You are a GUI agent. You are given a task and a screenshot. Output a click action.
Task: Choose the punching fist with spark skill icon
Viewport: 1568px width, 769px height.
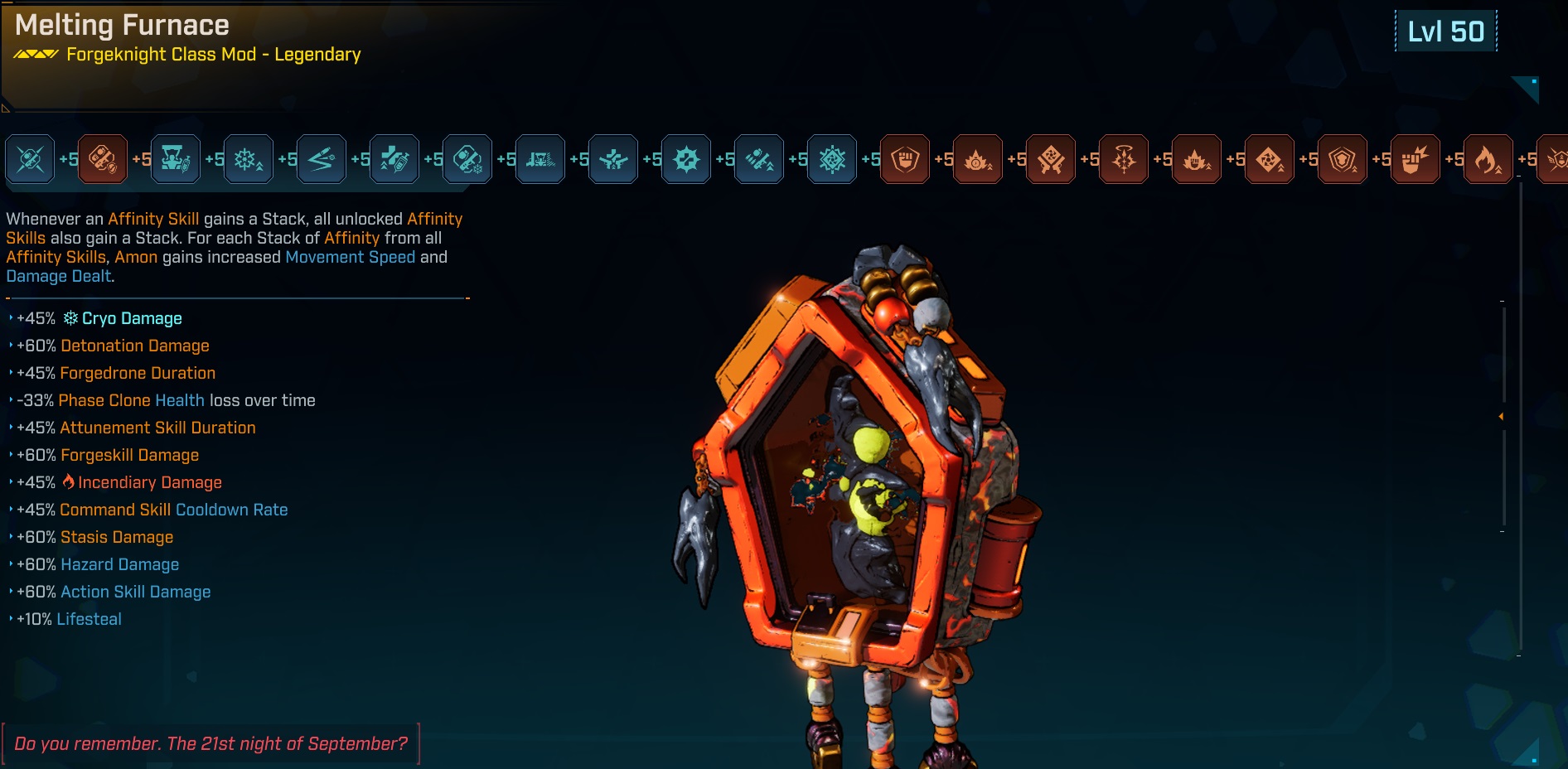(x=1416, y=159)
